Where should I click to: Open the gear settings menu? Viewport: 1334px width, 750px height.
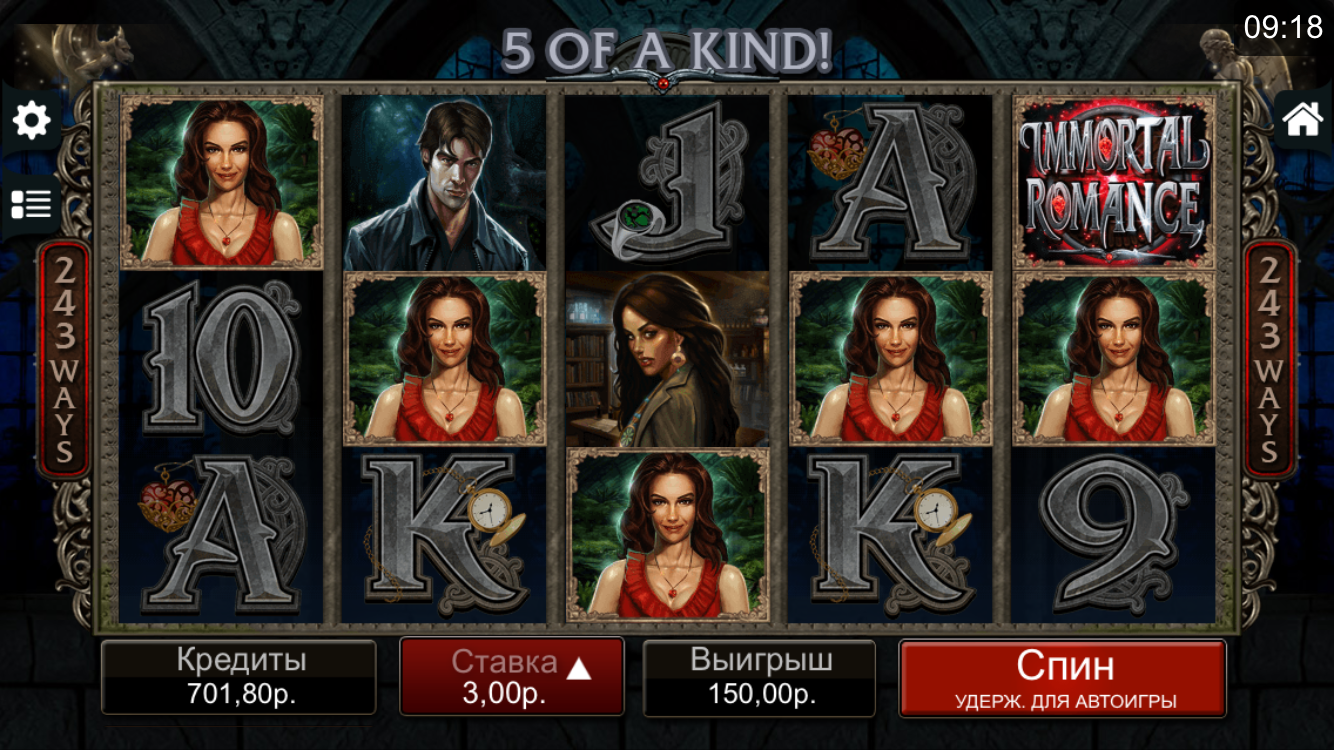click(31, 121)
